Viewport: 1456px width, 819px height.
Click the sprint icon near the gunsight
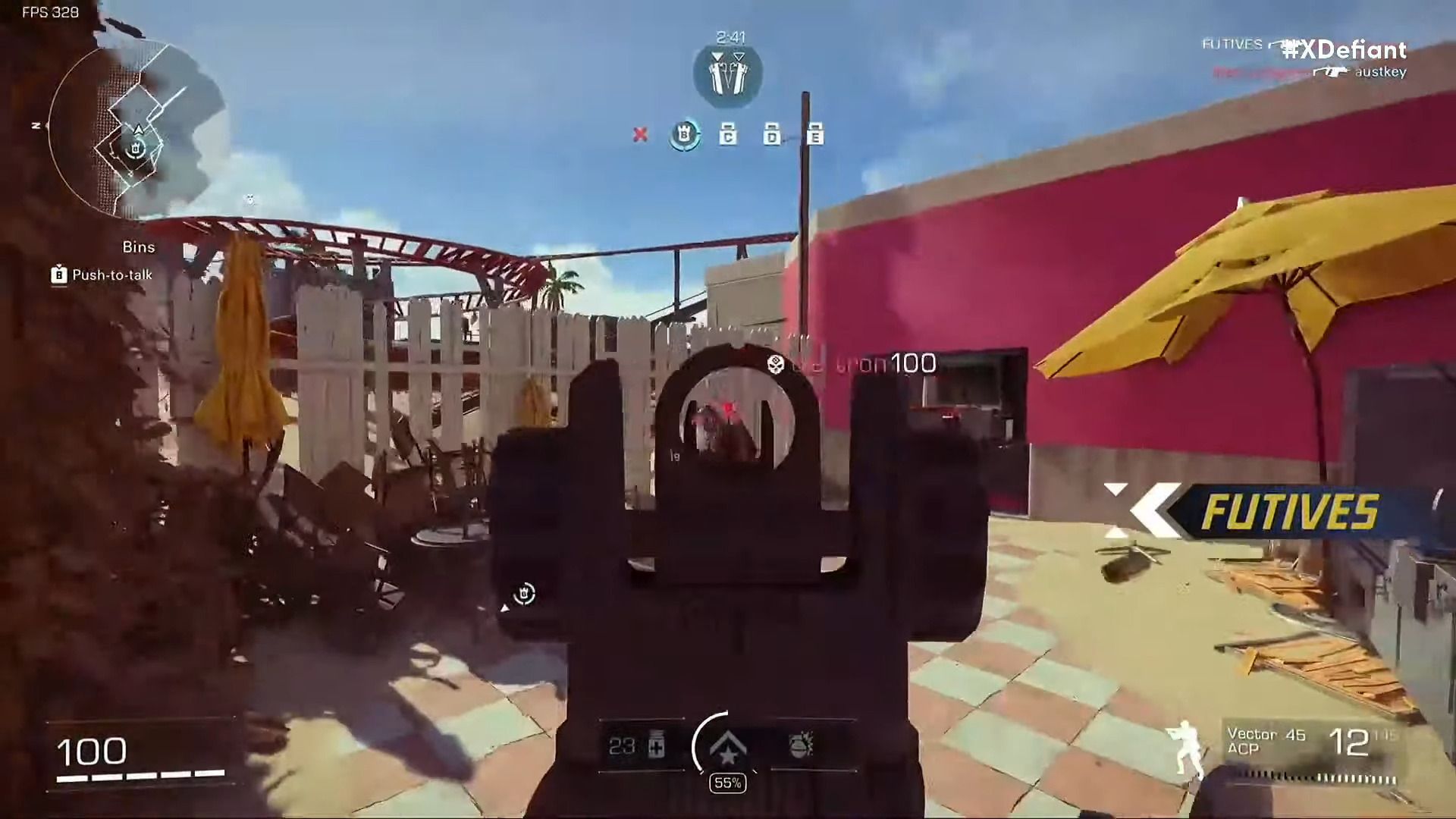pyautogui.click(x=522, y=592)
